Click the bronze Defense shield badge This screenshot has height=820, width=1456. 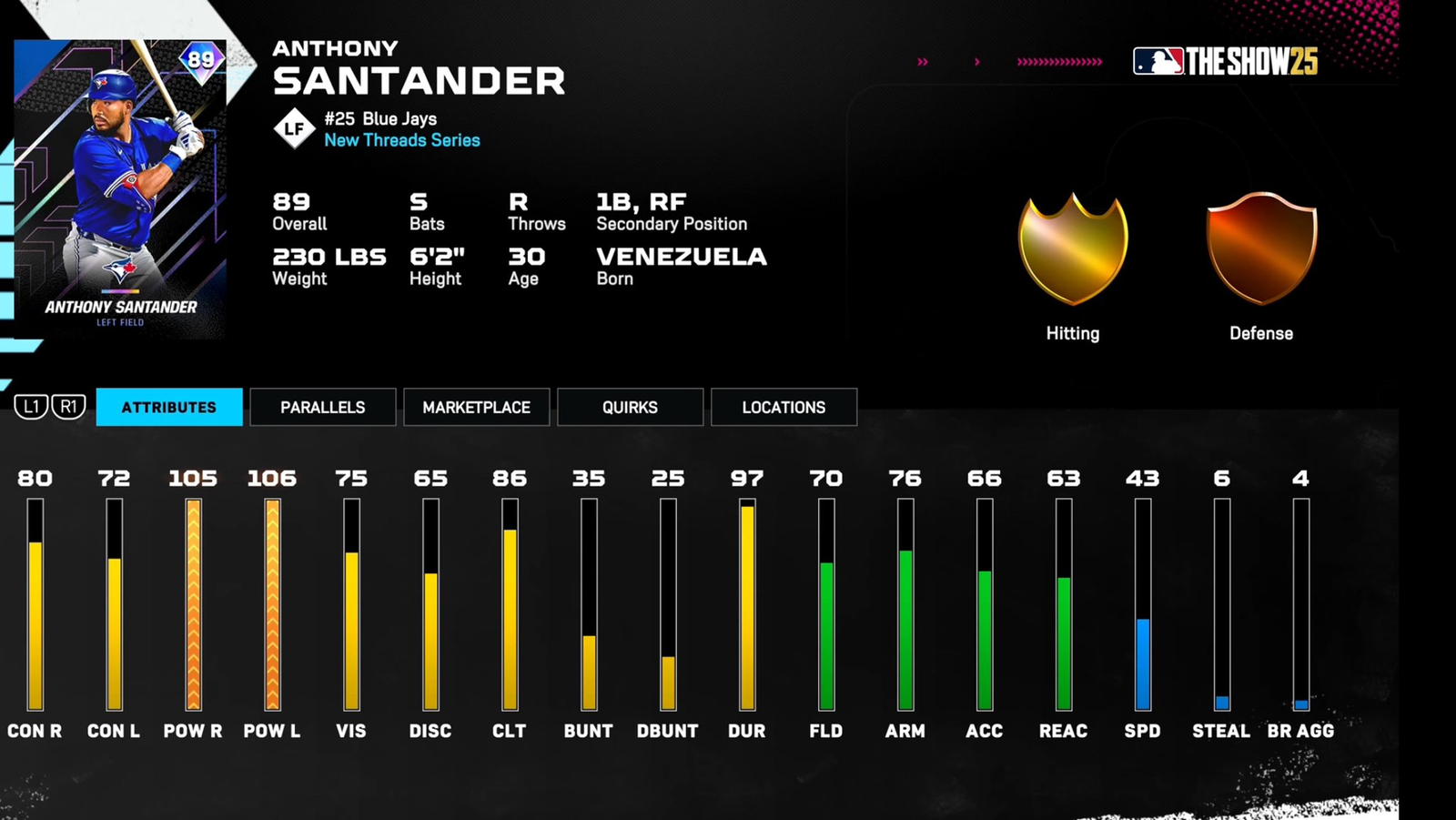(x=1261, y=248)
